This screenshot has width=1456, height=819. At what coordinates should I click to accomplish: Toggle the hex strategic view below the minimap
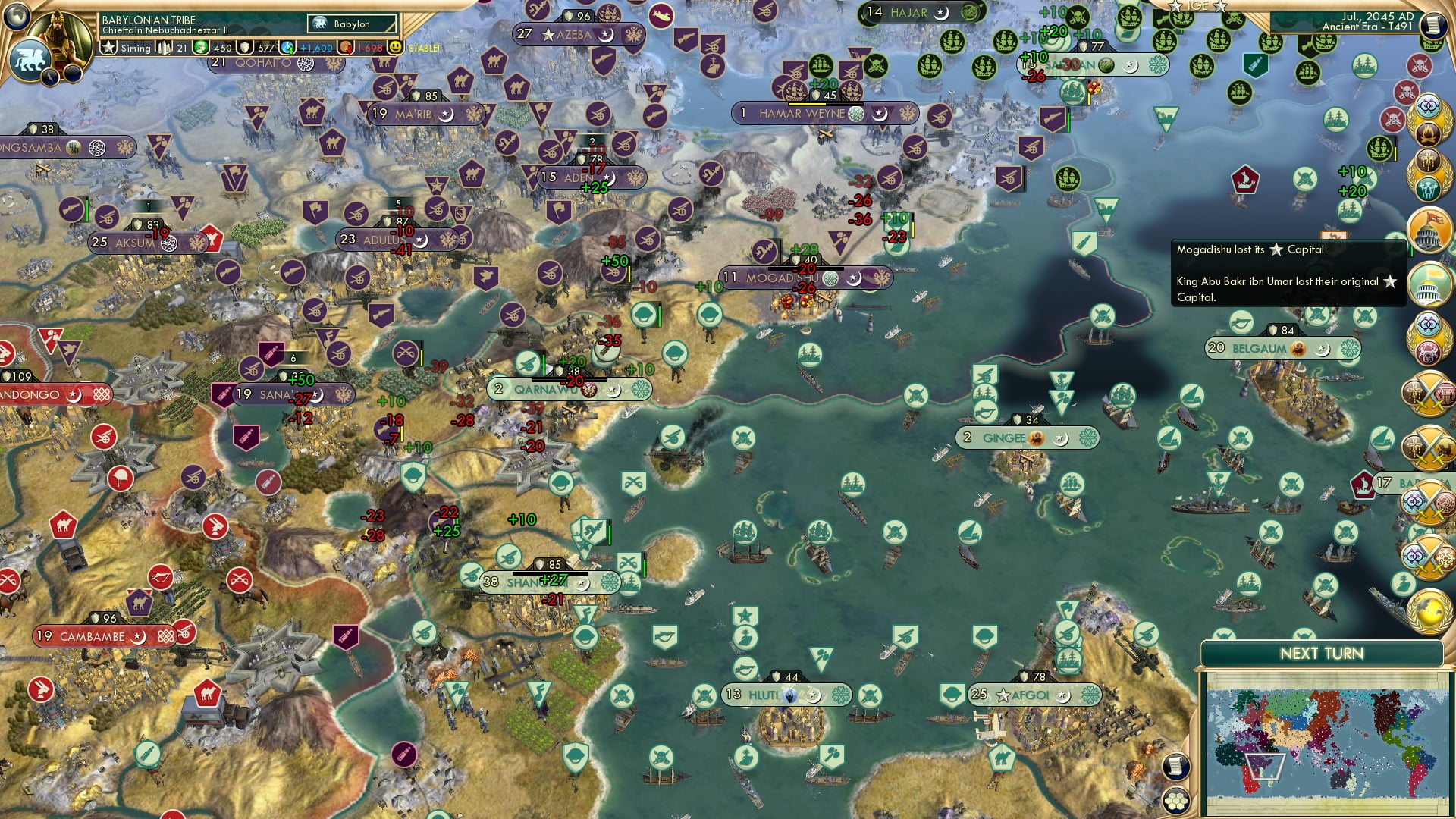[1175, 801]
